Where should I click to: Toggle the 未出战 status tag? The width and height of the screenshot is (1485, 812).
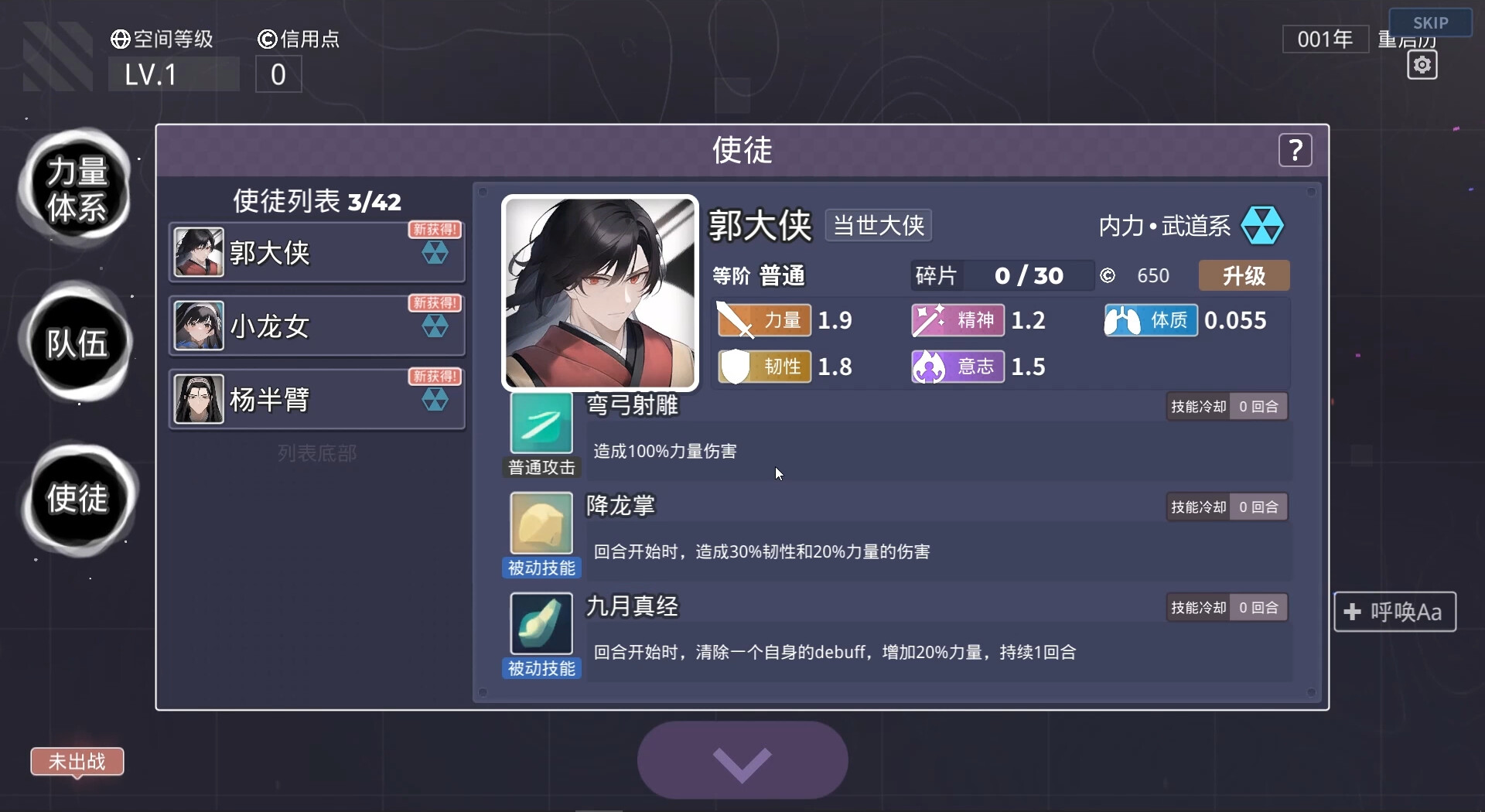(x=77, y=763)
